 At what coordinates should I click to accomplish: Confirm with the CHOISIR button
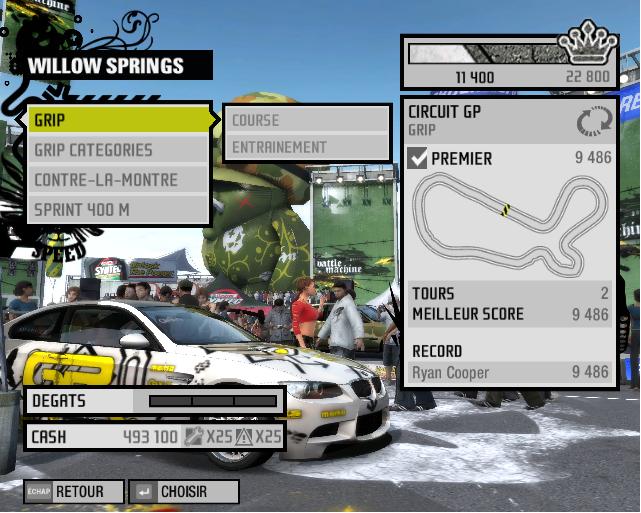[x=185, y=492]
